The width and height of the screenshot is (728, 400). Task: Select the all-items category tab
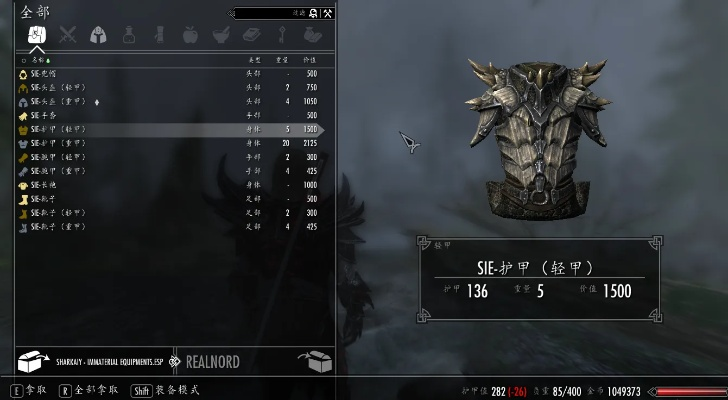tap(37, 36)
